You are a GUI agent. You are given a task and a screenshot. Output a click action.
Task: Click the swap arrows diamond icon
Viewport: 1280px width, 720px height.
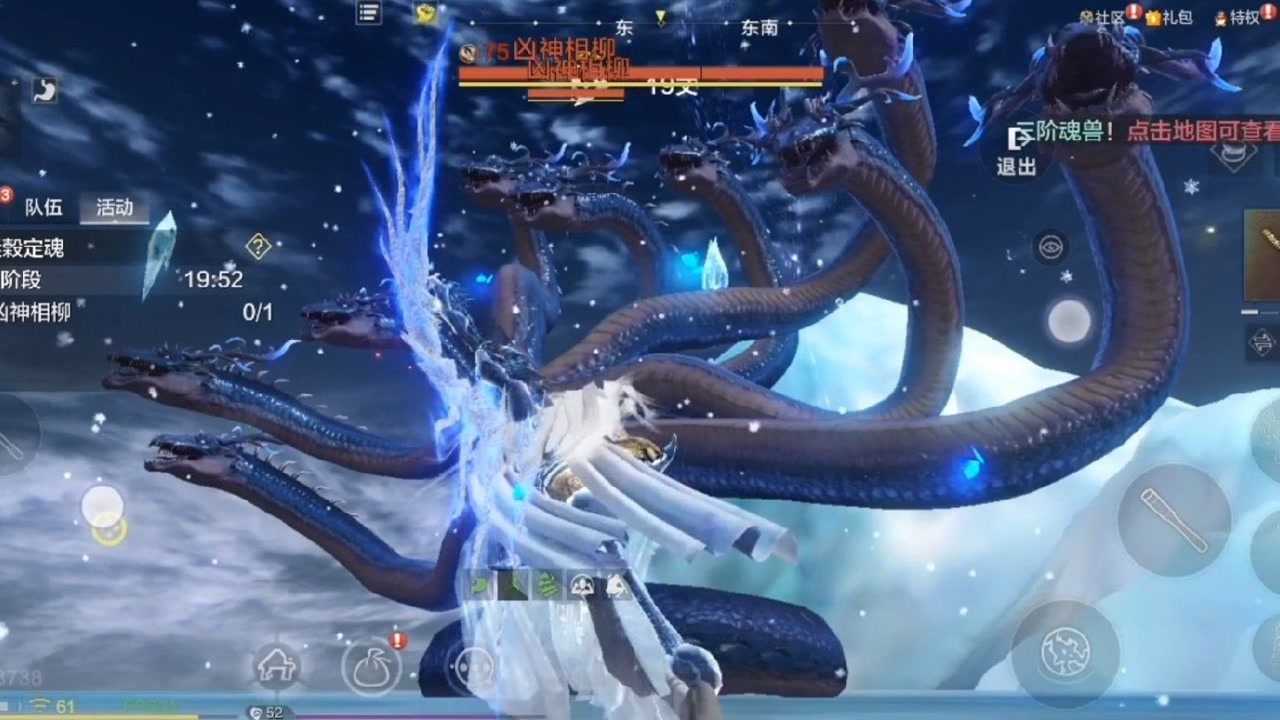coord(1262,343)
